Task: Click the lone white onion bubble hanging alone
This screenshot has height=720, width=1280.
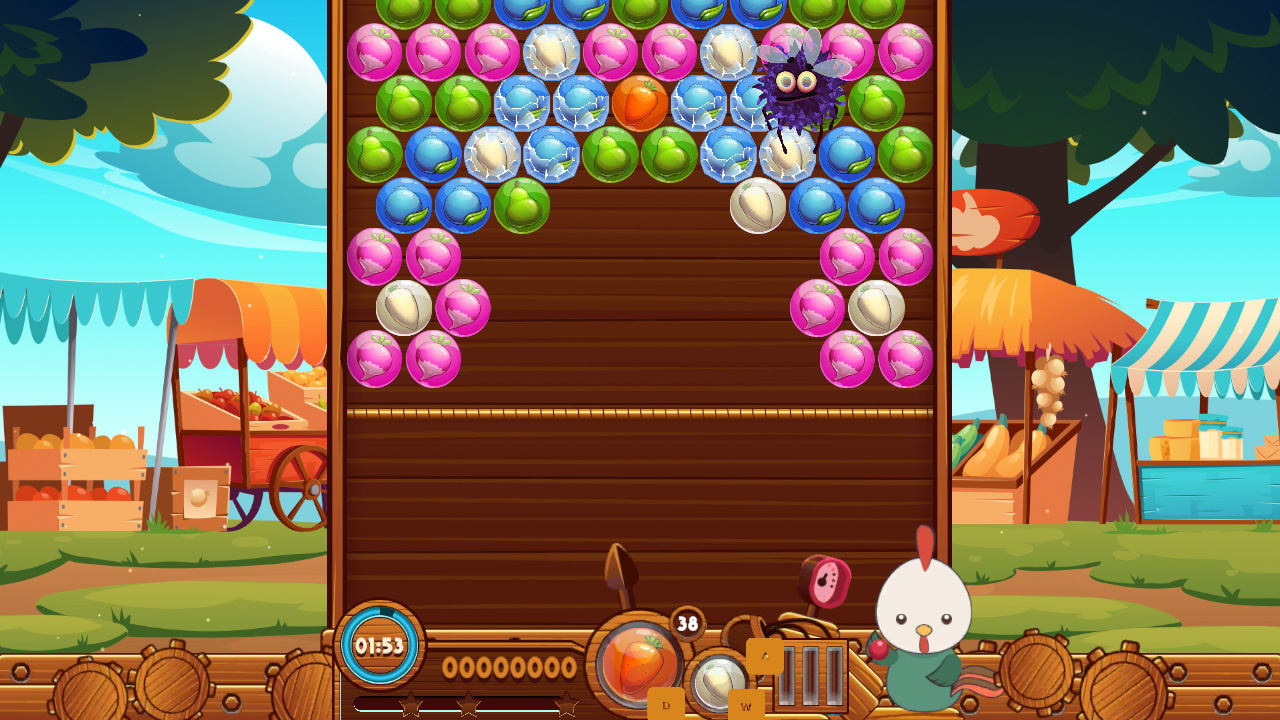Action: click(756, 207)
